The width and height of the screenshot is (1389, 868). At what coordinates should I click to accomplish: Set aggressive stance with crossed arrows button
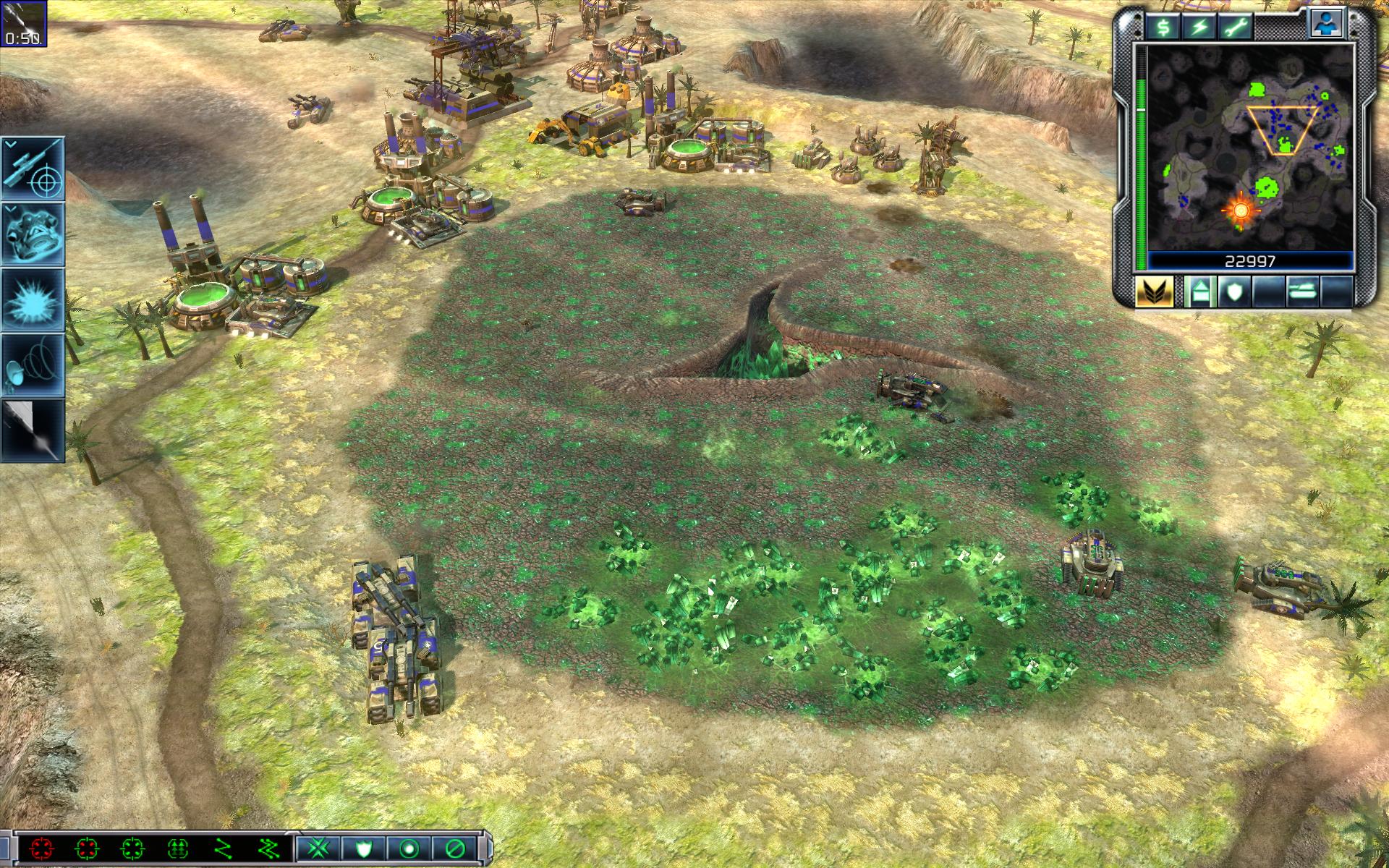[318, 848]
